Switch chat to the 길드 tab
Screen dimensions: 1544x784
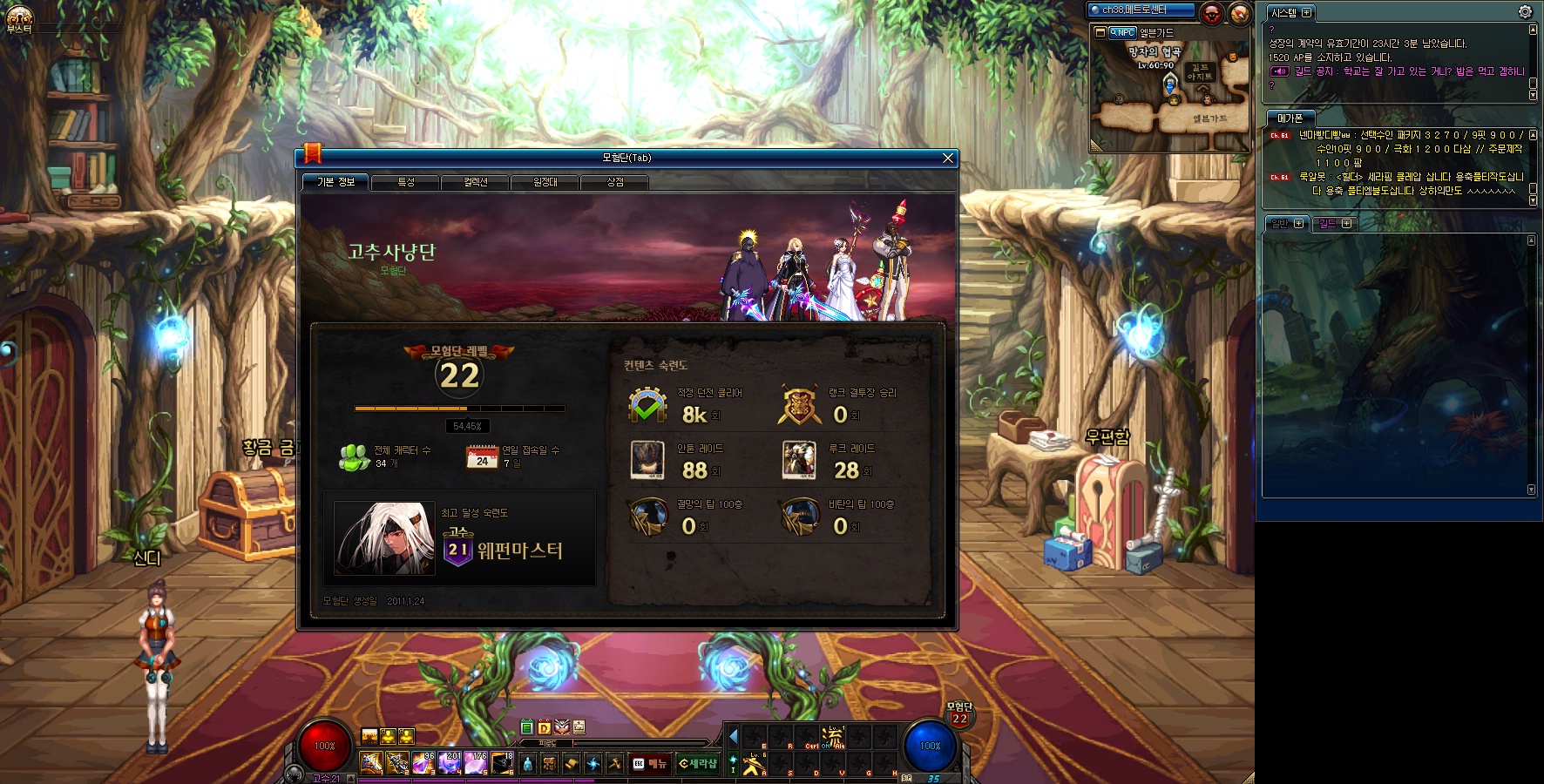(x=1335, y=224)
